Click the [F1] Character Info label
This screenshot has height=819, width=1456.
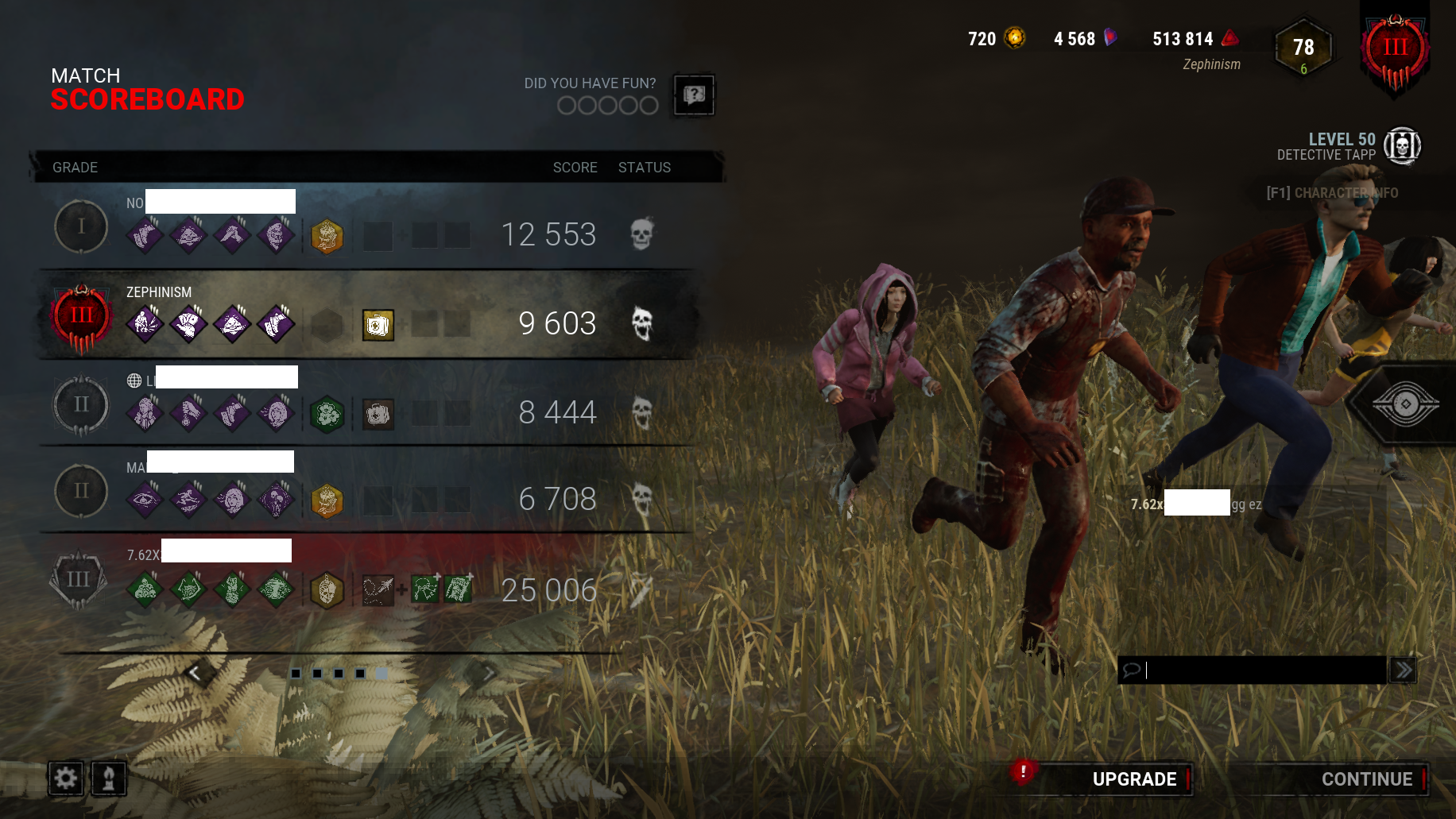point(1331,193)
